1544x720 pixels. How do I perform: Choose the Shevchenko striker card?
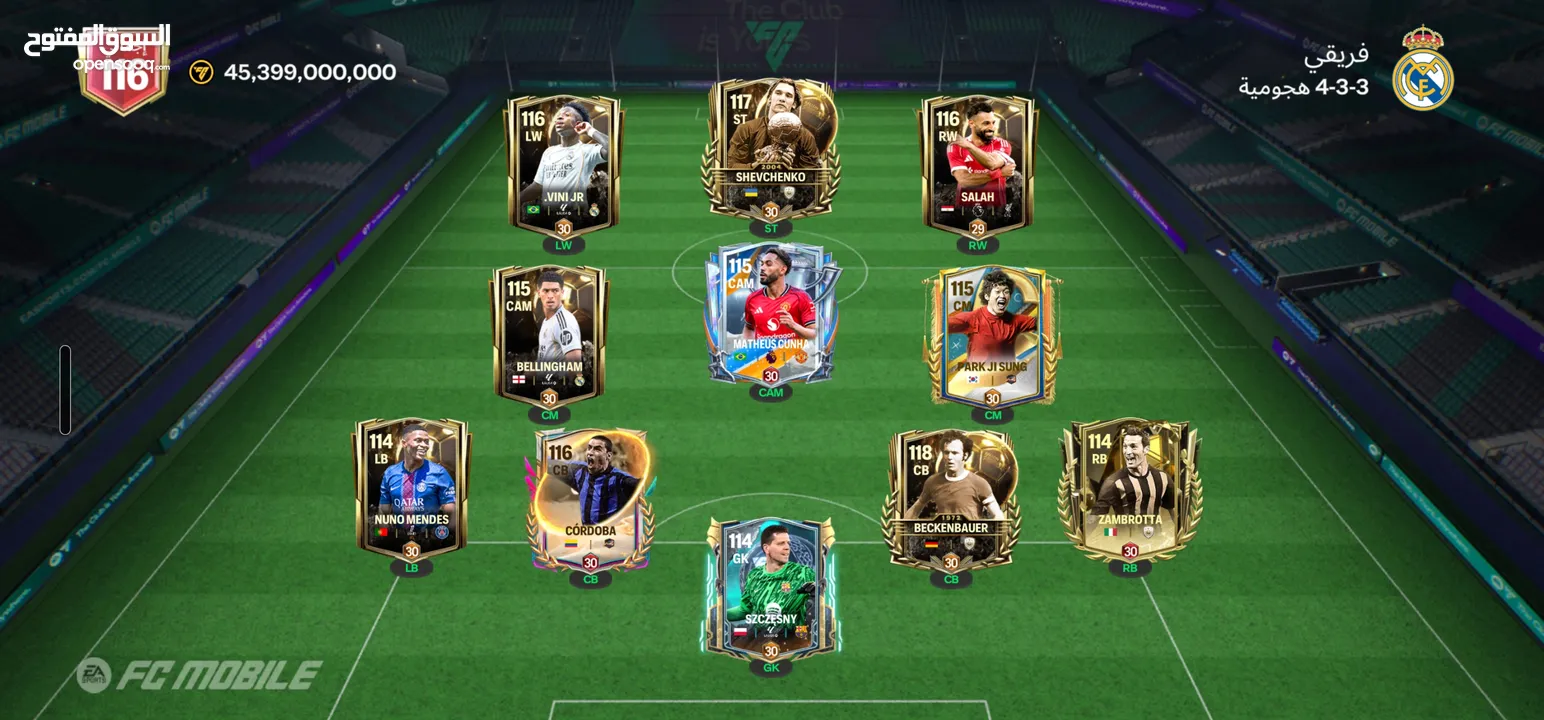(770, 148)
